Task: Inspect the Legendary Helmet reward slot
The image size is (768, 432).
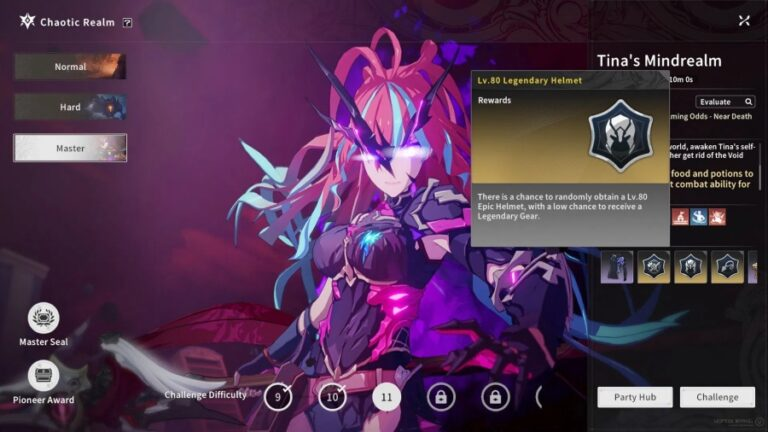Action: [x=691, y=267]
